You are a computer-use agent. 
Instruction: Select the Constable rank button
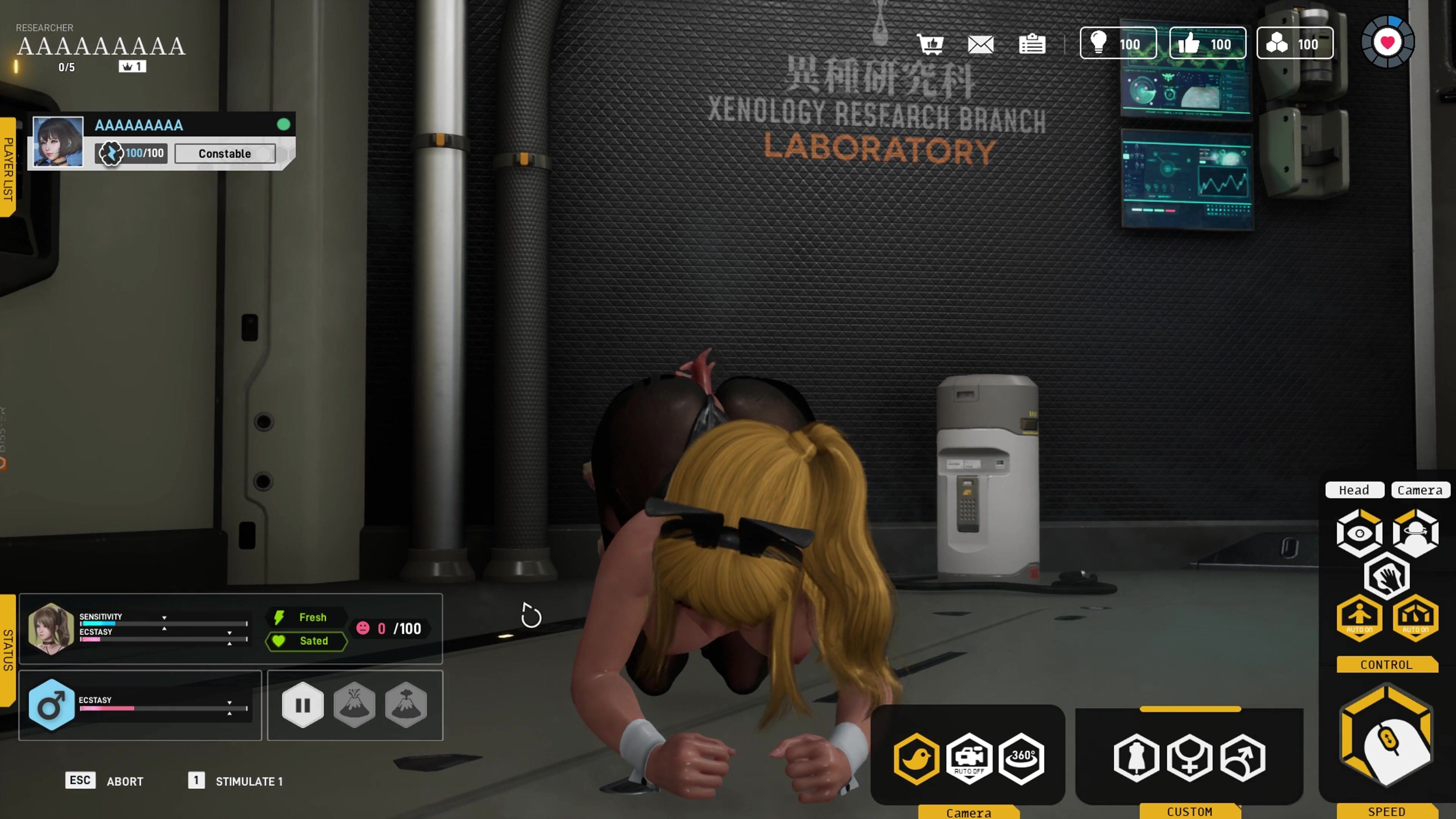tap(225, 154)
